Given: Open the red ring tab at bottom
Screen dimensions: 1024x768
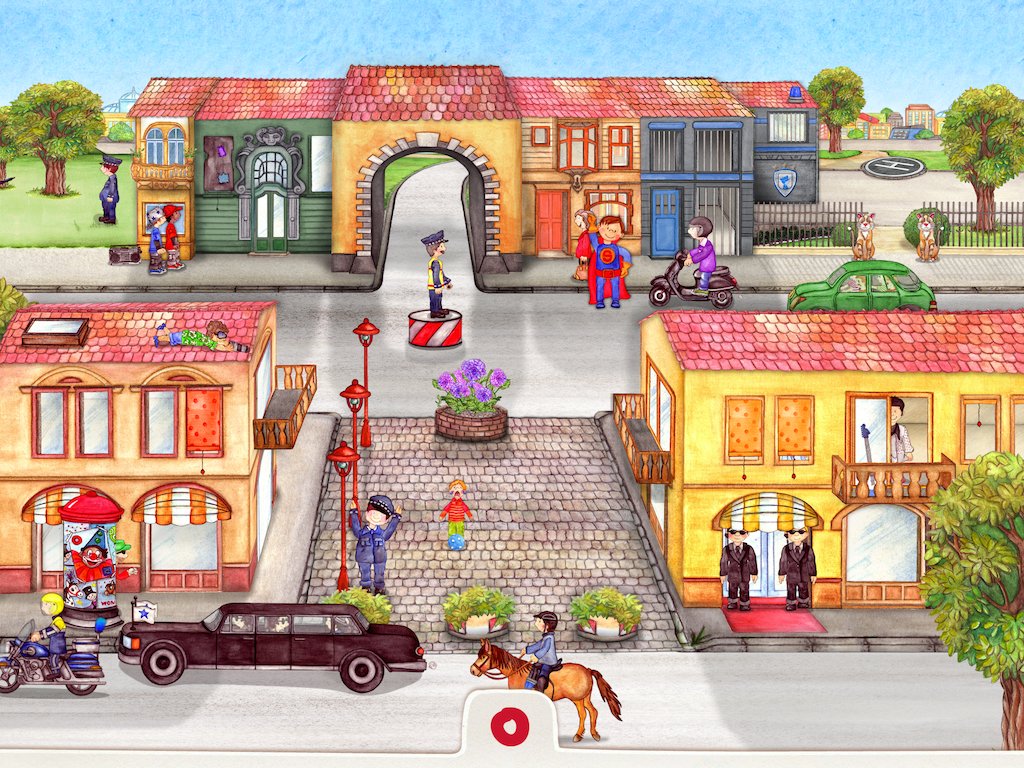Looking at the screenshot, I should pos(510,727).
